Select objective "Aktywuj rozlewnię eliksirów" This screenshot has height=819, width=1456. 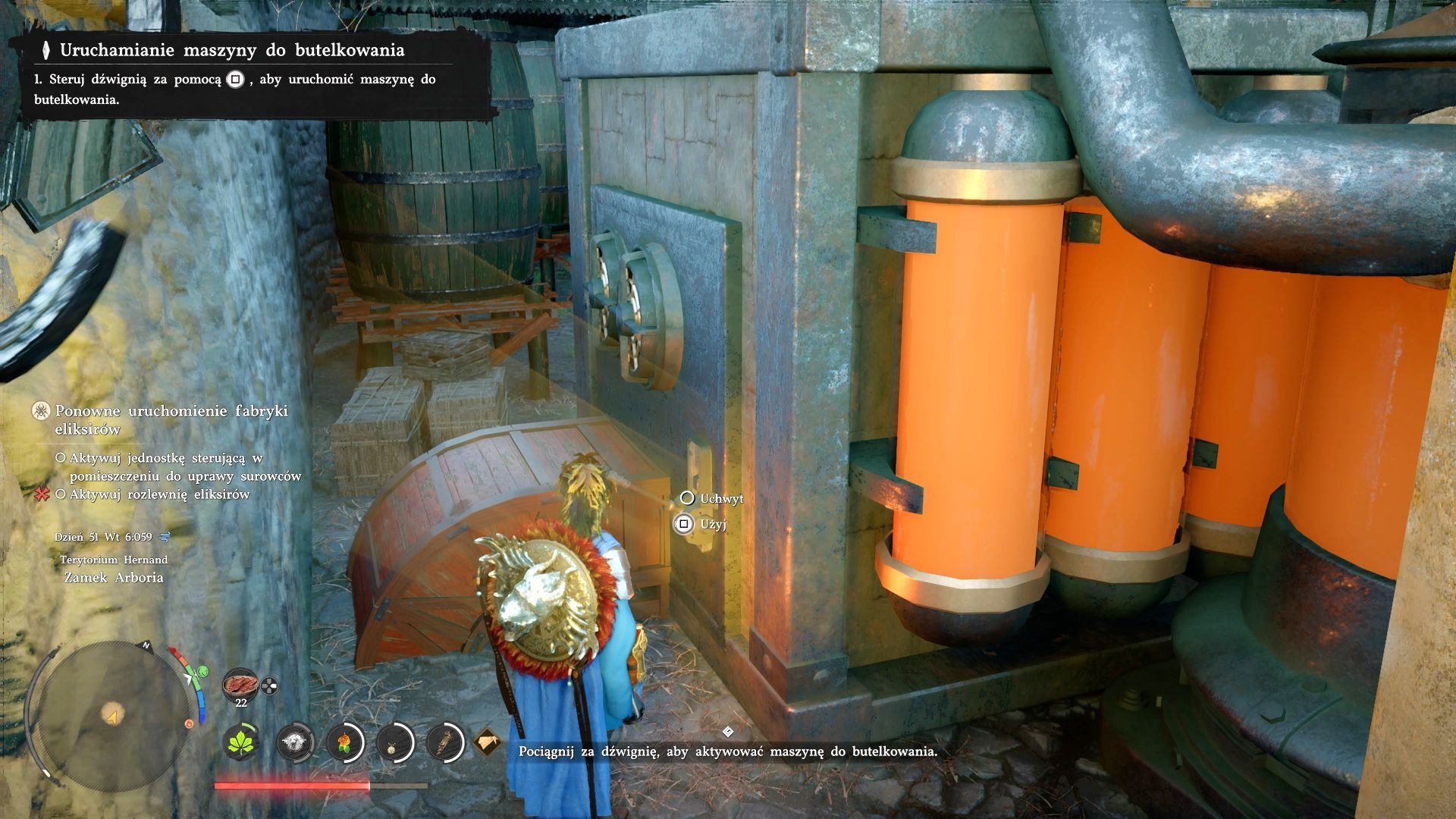159,494
